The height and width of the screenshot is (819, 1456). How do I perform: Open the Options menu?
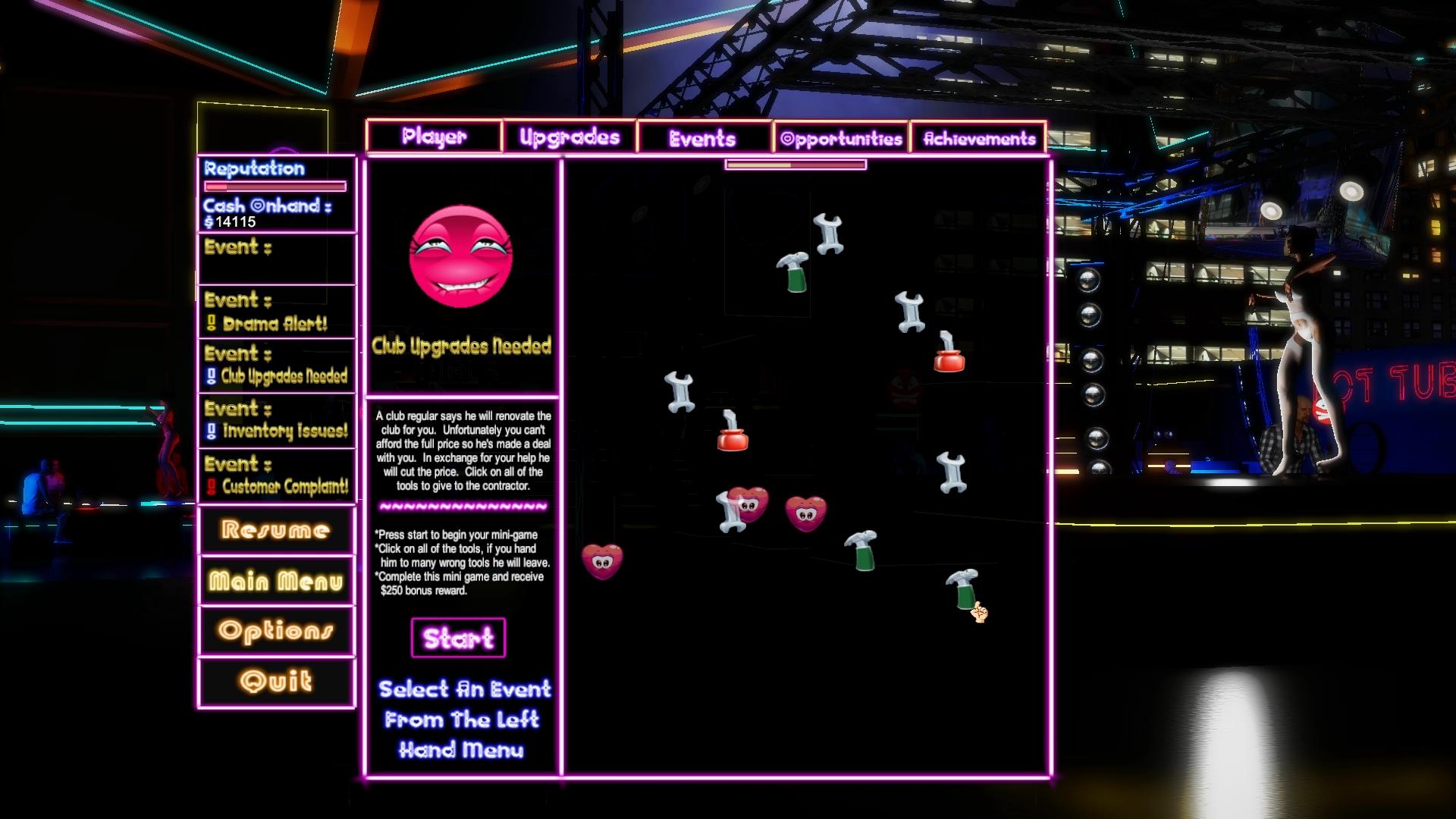pos(276,629)
